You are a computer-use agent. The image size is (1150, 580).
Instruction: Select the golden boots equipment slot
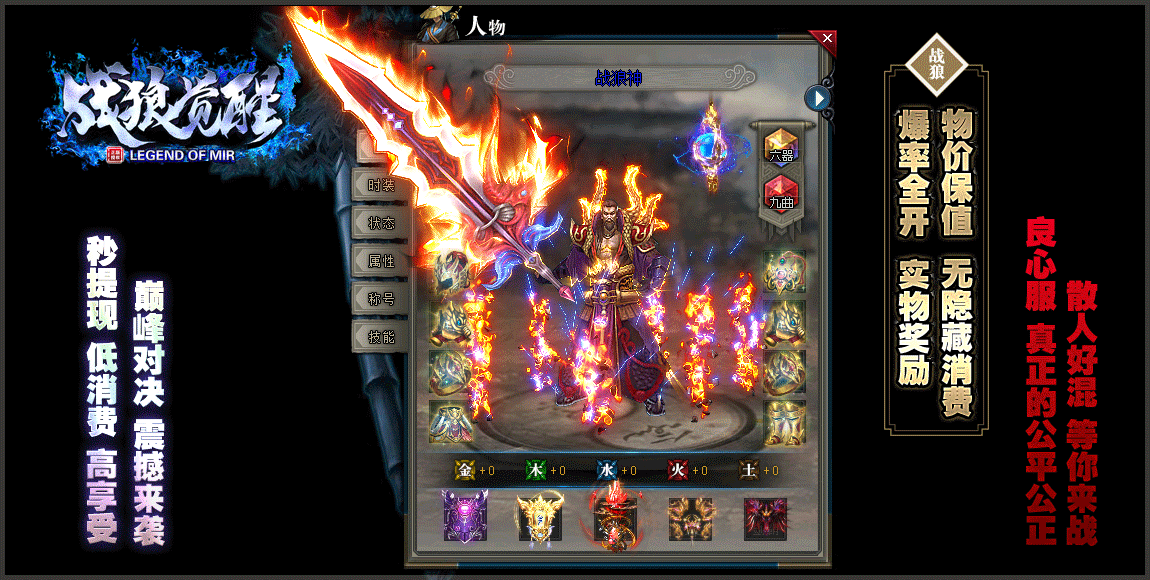pos(785,422)
